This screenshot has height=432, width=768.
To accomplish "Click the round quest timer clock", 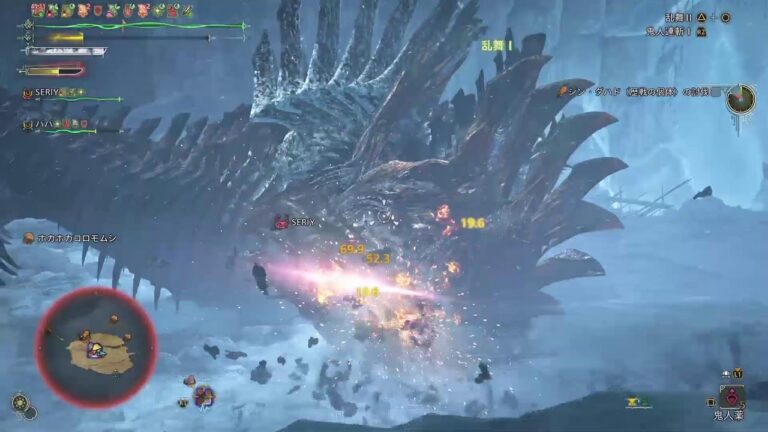I will click(741, 99).
